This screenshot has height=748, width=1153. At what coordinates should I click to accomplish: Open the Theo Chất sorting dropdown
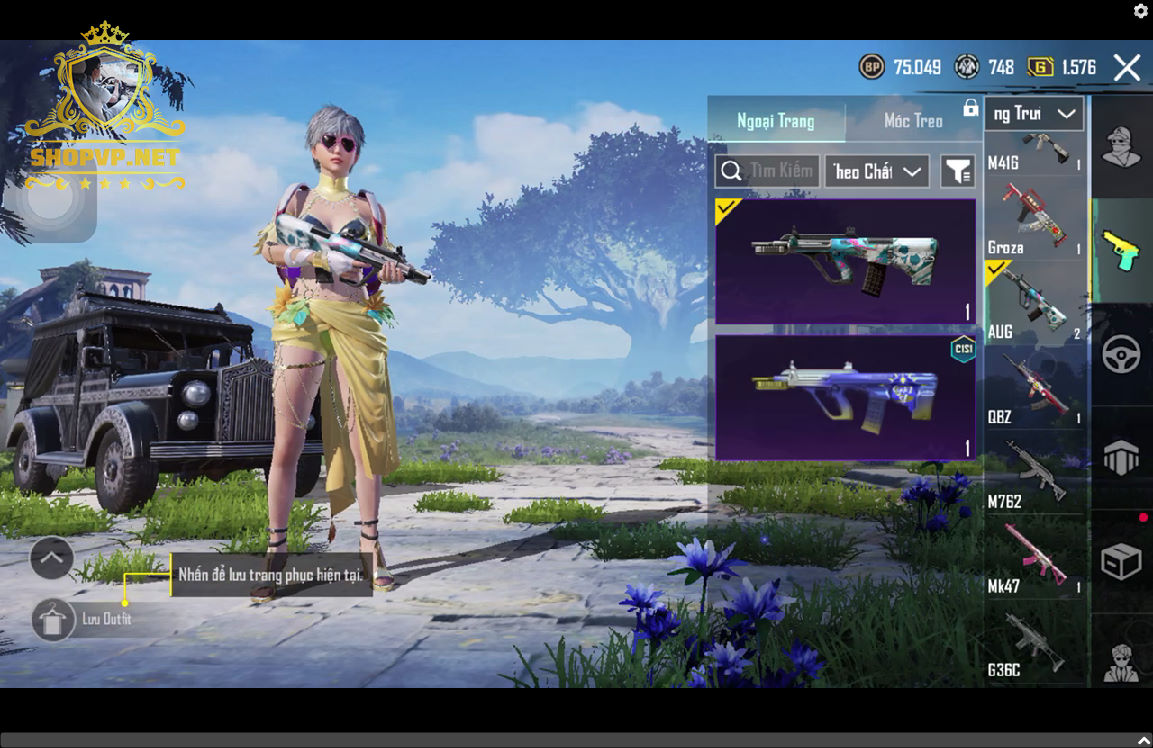point(876,171)
